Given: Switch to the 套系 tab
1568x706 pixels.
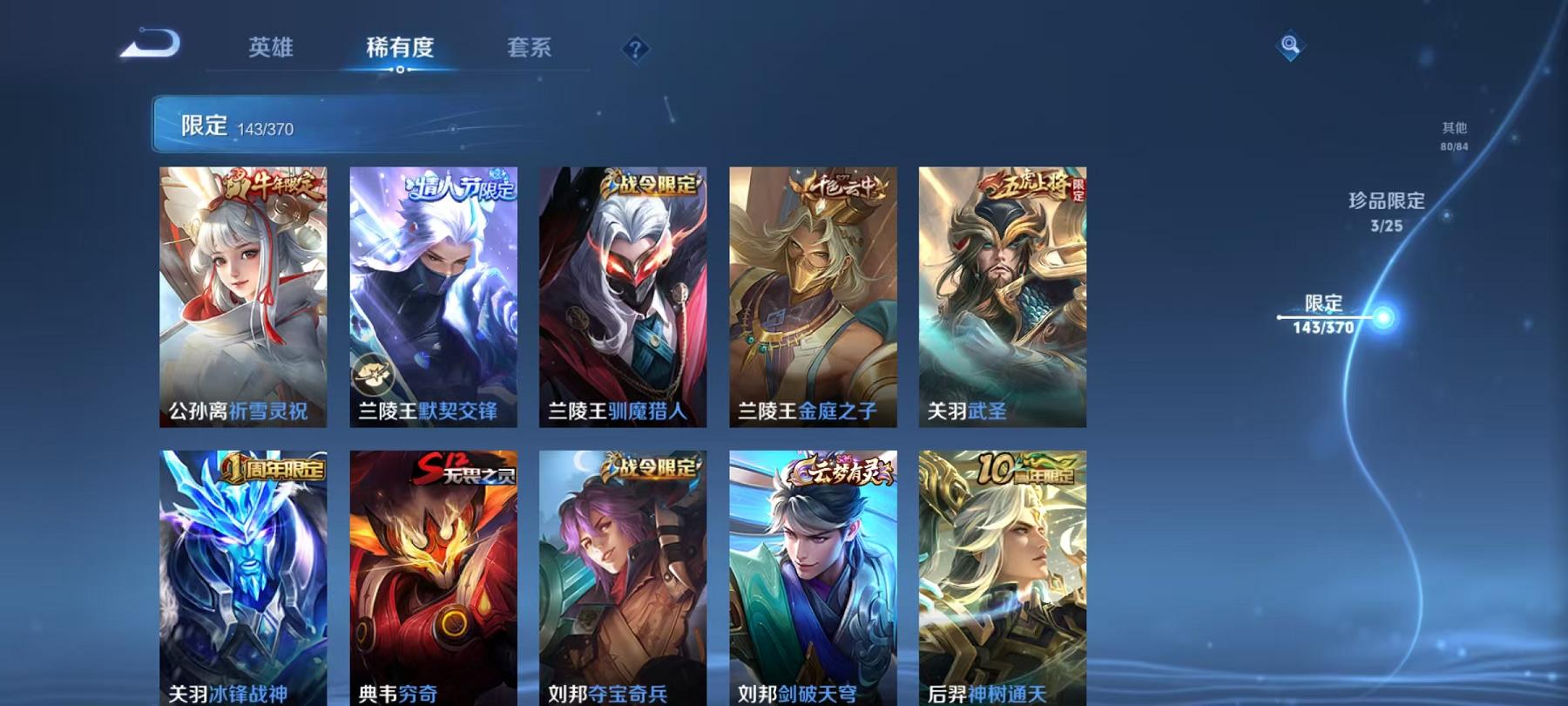Looking at the screenshot, I should point(531,49).
